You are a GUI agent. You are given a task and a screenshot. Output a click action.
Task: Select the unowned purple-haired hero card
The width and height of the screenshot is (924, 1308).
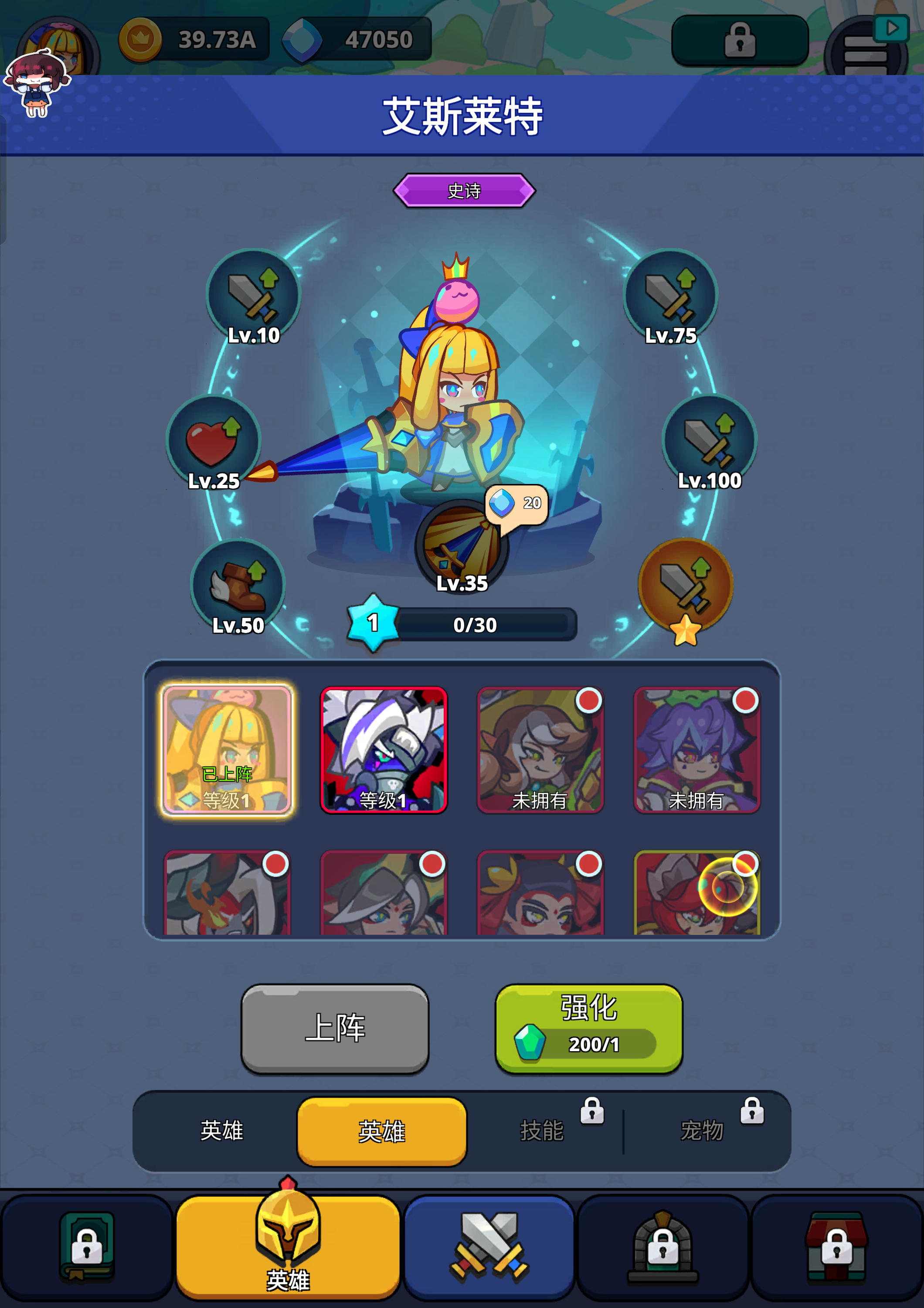coord(697,750)
